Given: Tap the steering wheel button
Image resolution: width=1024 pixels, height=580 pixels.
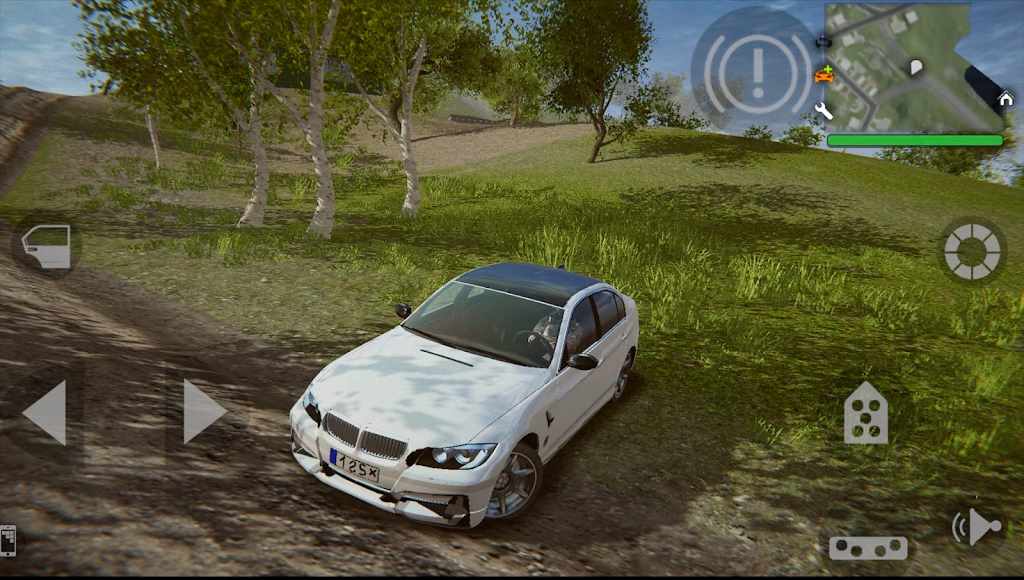Looking at the screenshot, I should [x=972, y=250].
